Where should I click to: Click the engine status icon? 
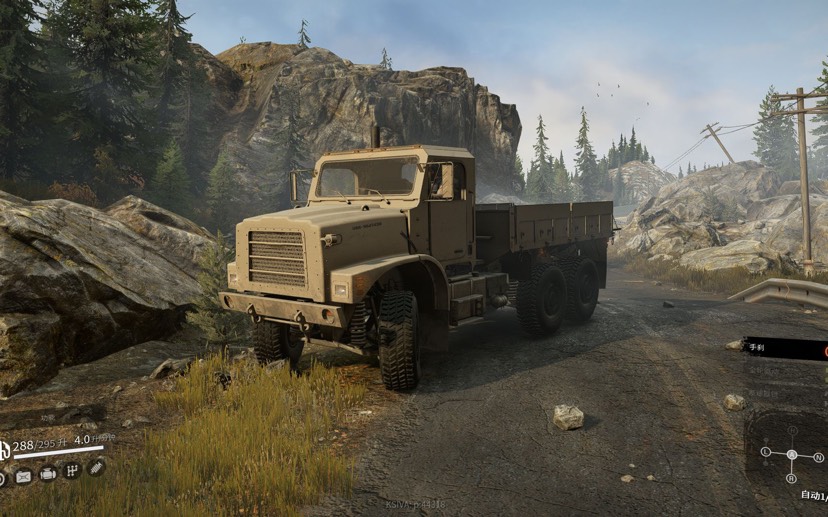(47, 474)
